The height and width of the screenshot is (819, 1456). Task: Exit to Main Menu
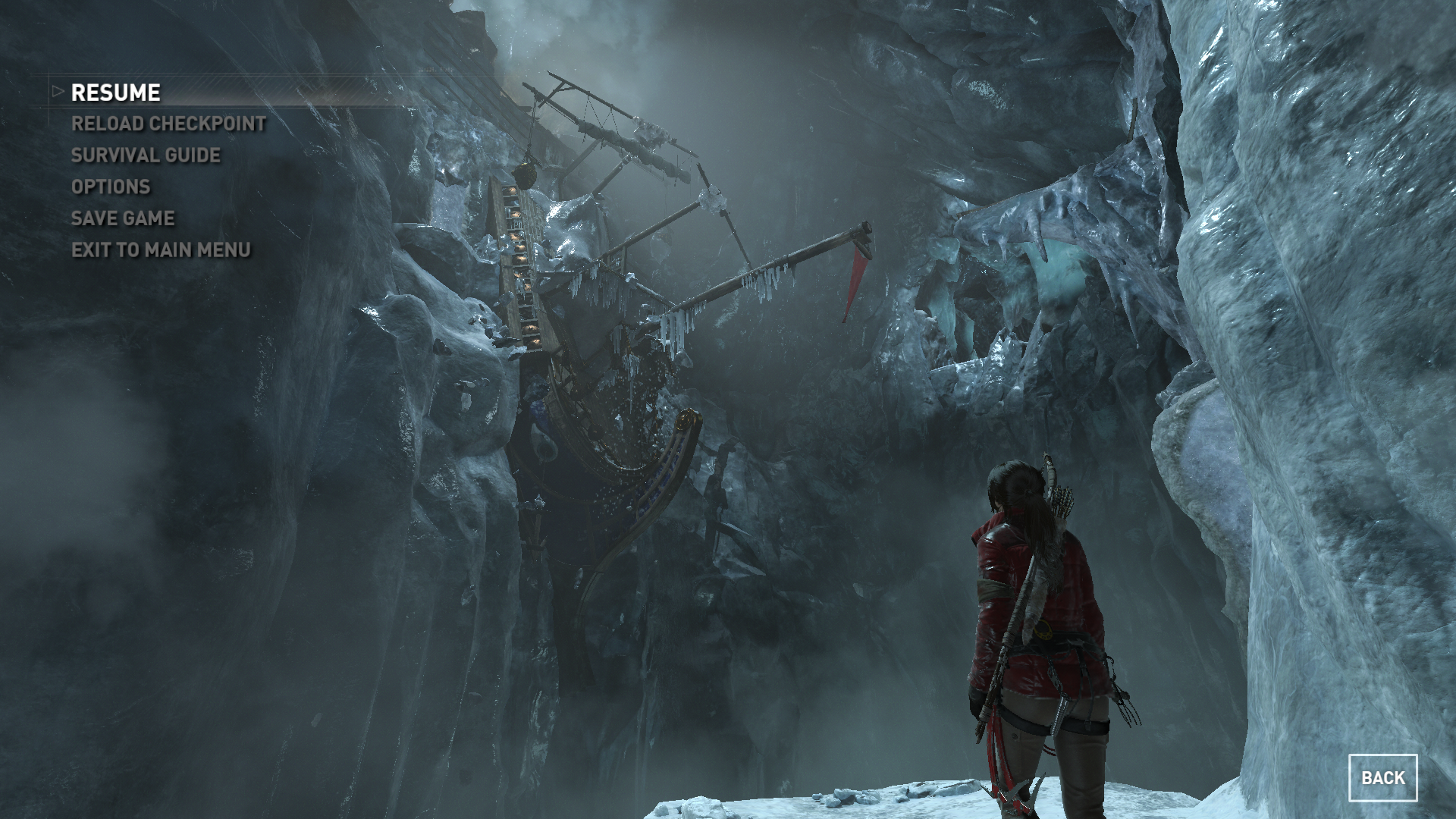click(x=161, y=249)
